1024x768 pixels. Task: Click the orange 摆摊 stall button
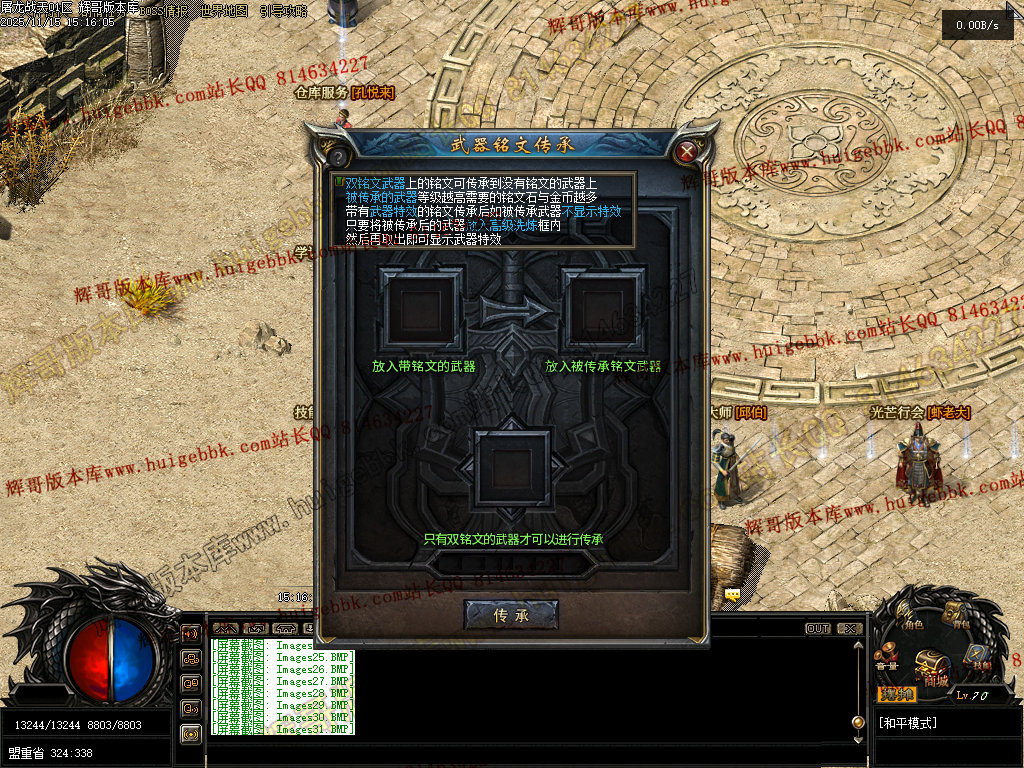897,694
